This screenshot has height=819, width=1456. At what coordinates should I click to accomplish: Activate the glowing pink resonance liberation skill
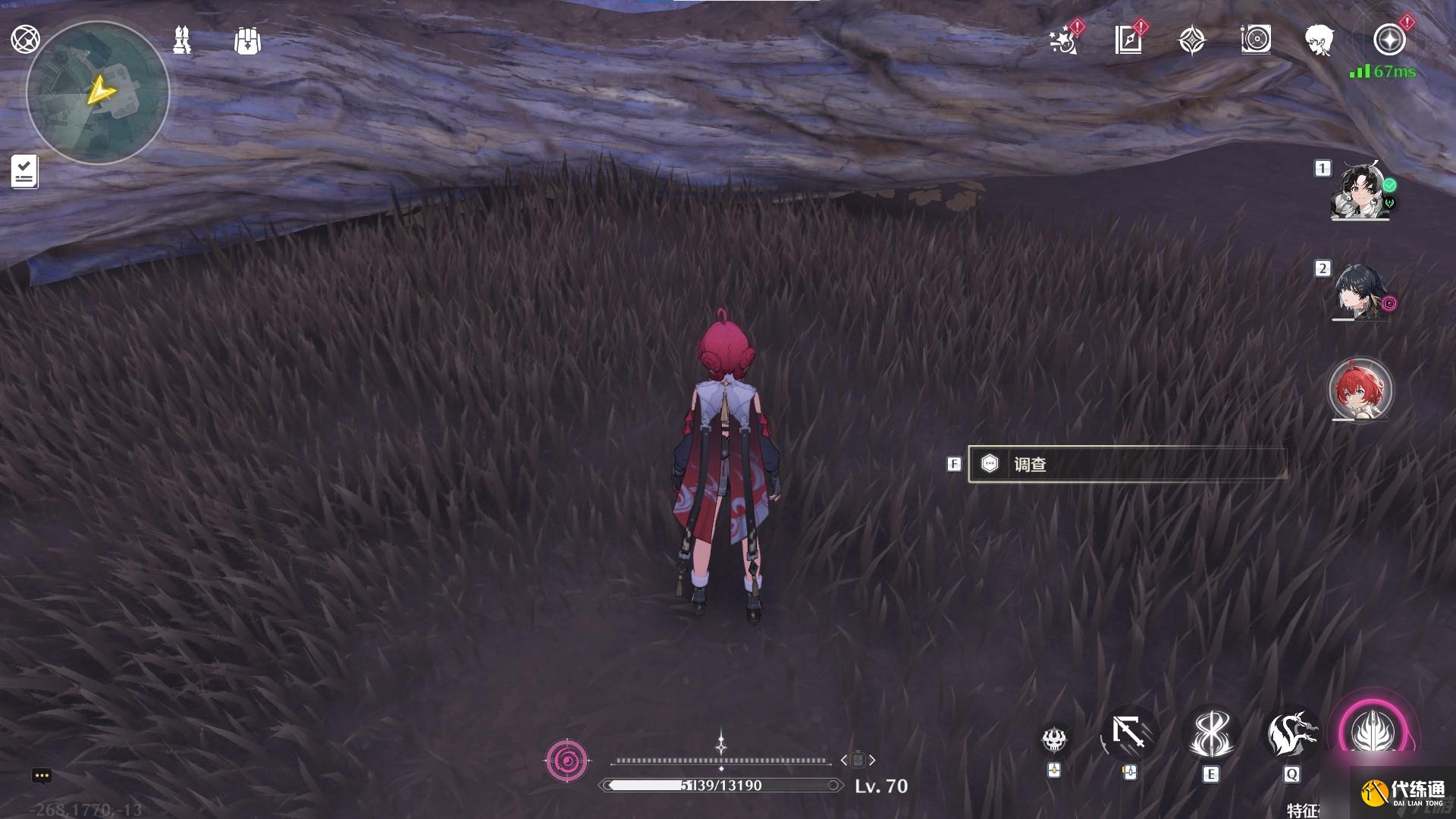tap(1373, 732)
